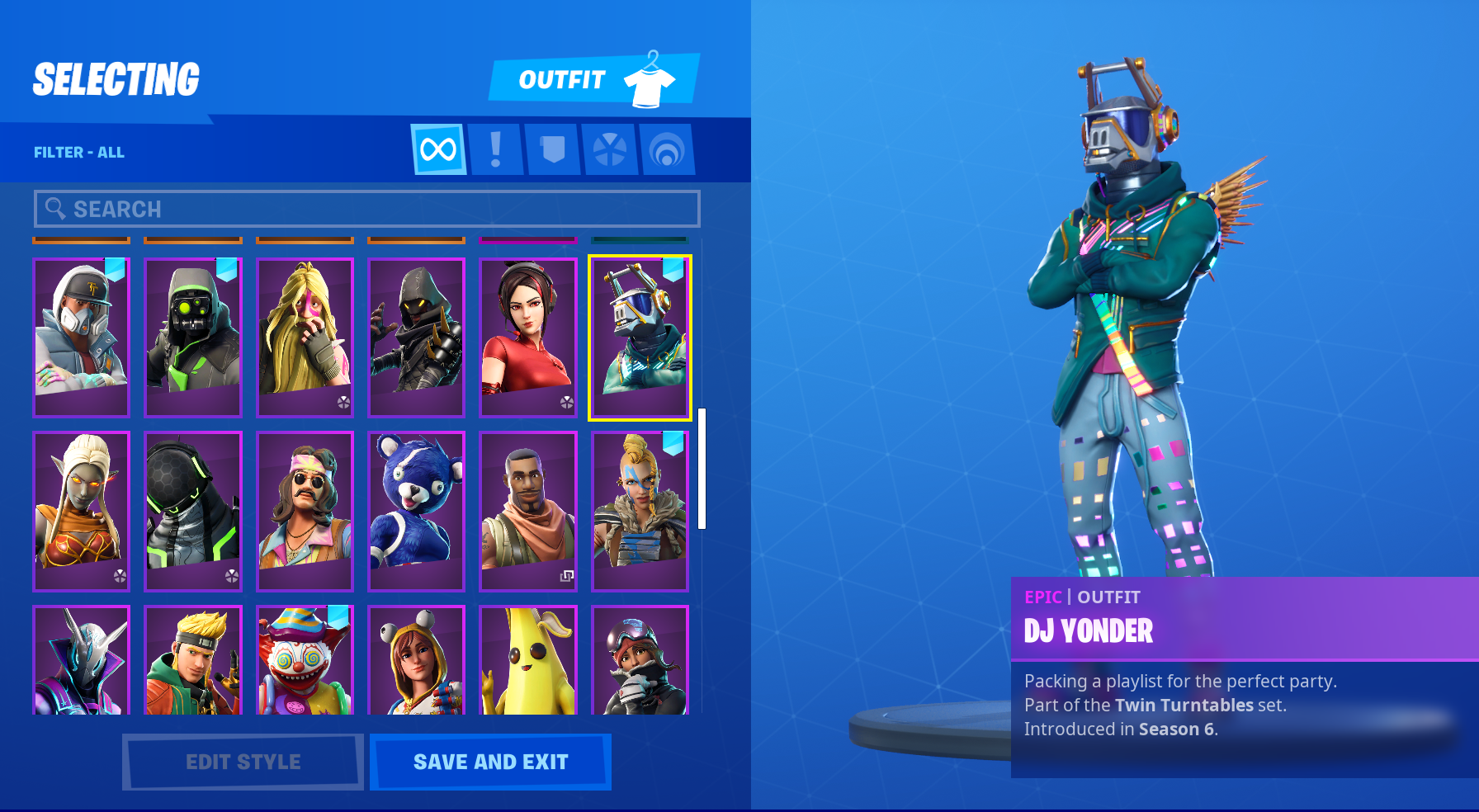Activate the four-segment circle styles filter
Viewport: 1479px width, 812px height.
[x=609, y=150]
